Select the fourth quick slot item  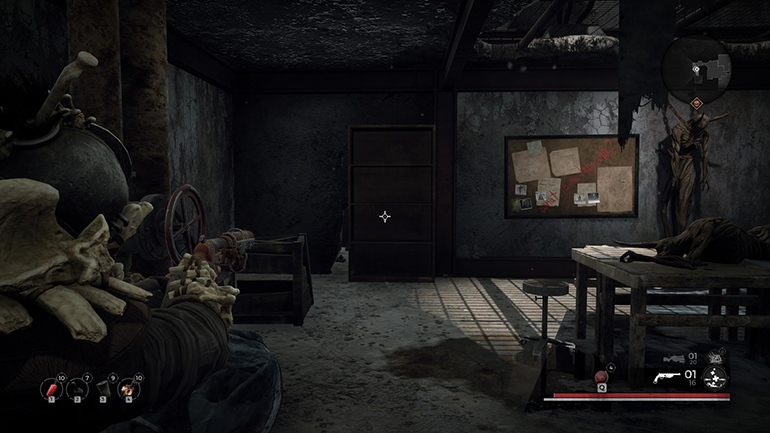click(130, 389)
